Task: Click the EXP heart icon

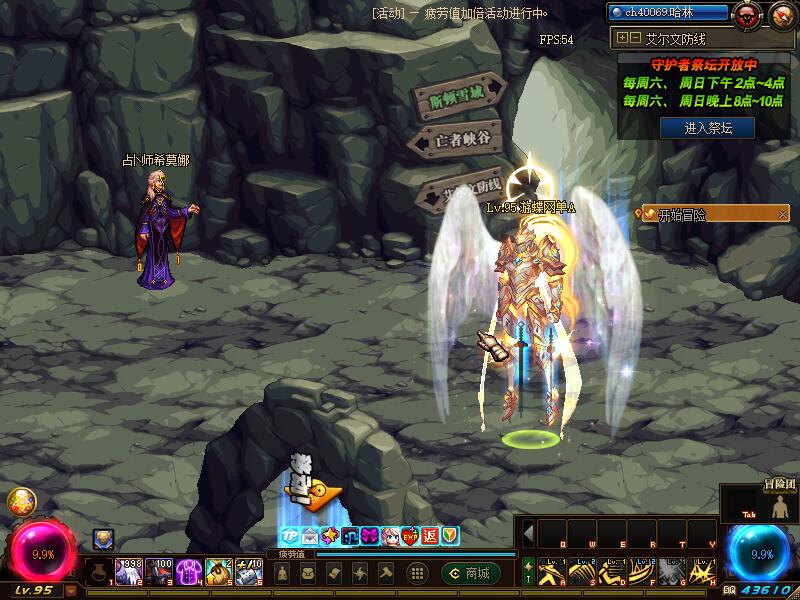Action: pyautogui.click(x=410, y=536)
